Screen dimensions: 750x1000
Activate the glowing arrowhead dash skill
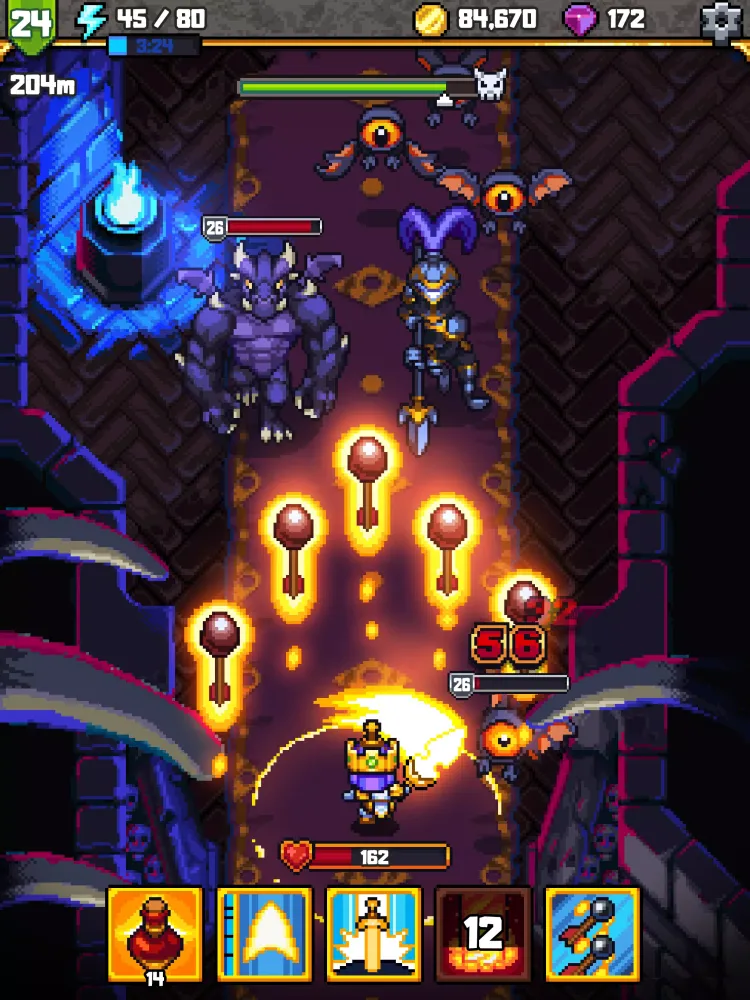(x=264, y=933)
